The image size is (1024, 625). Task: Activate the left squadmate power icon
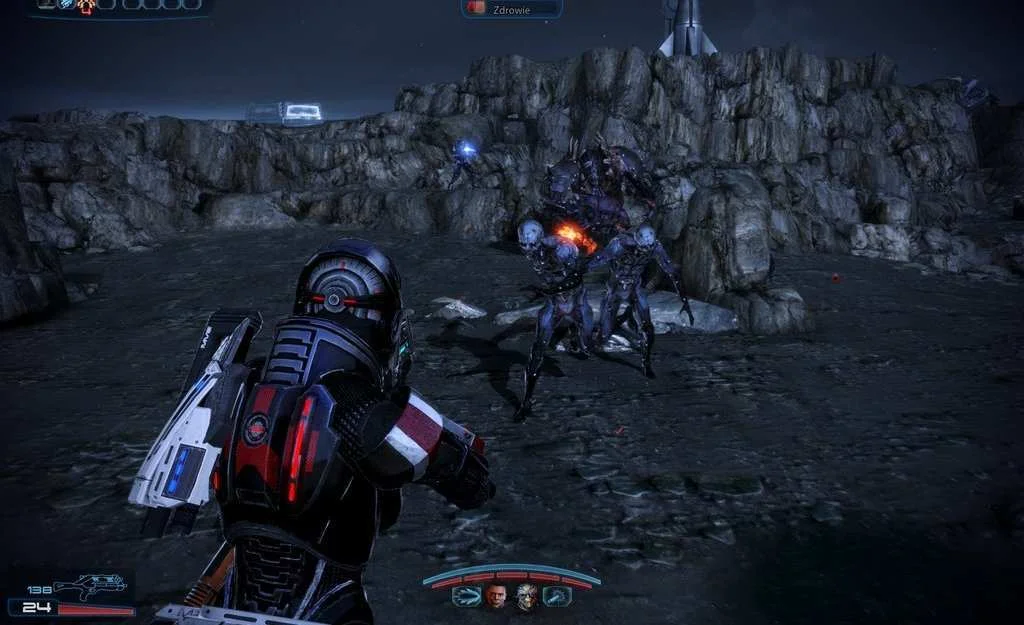[465, 597]
